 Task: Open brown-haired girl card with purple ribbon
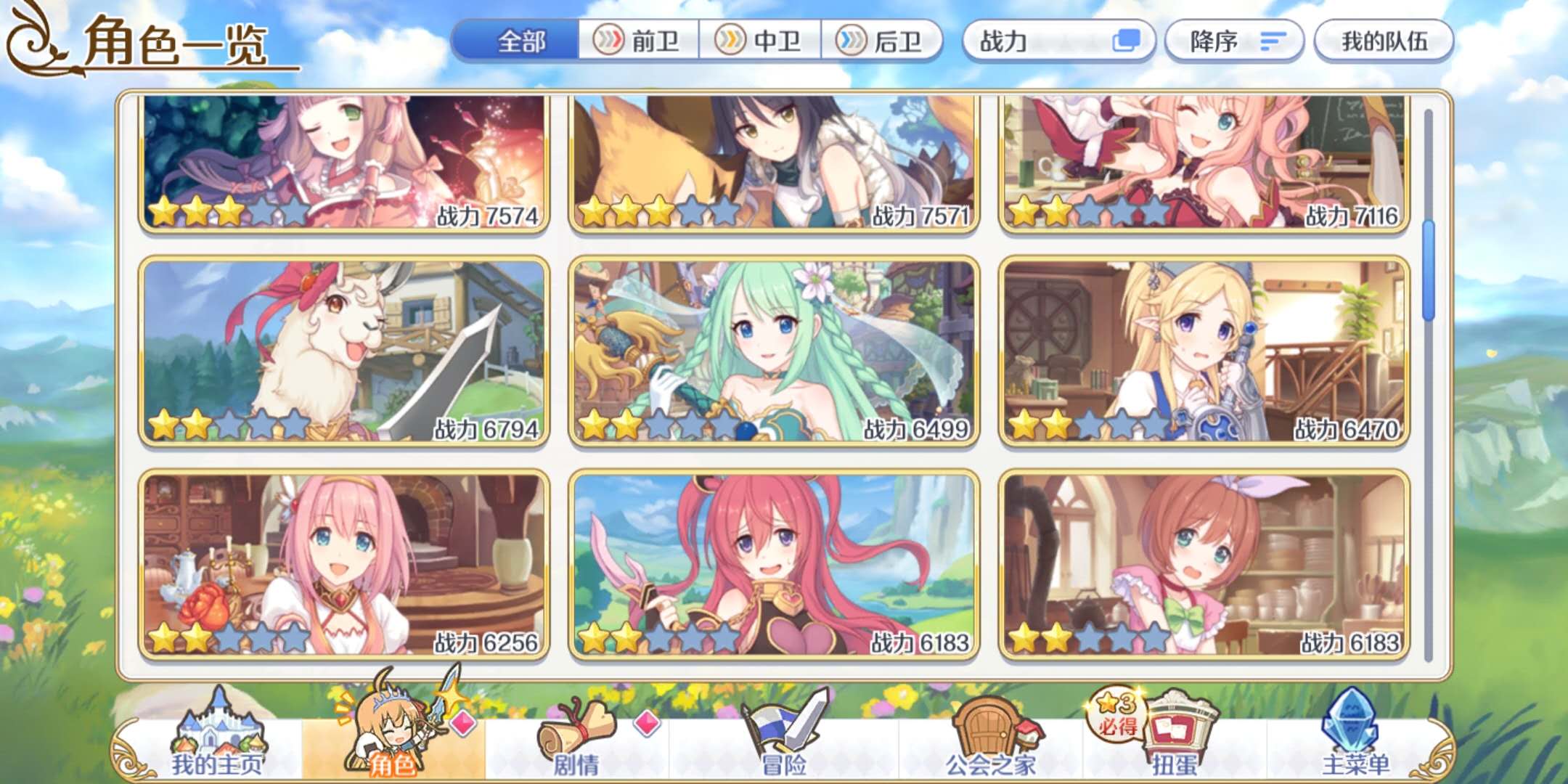click(x=1204, y=565)
